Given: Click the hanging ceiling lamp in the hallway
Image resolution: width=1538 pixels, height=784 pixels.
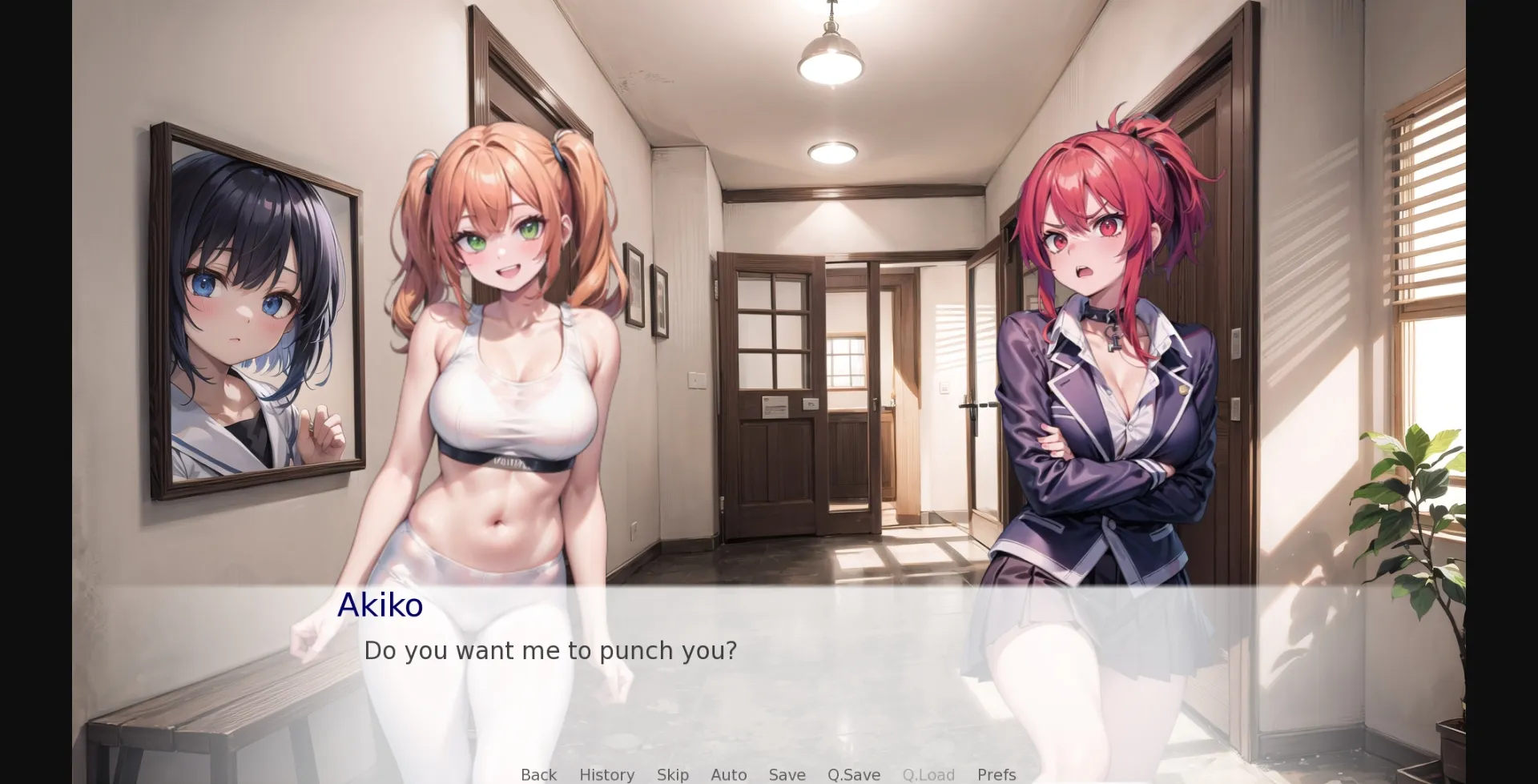Looking at the screenshot, I should pos(831,60).
